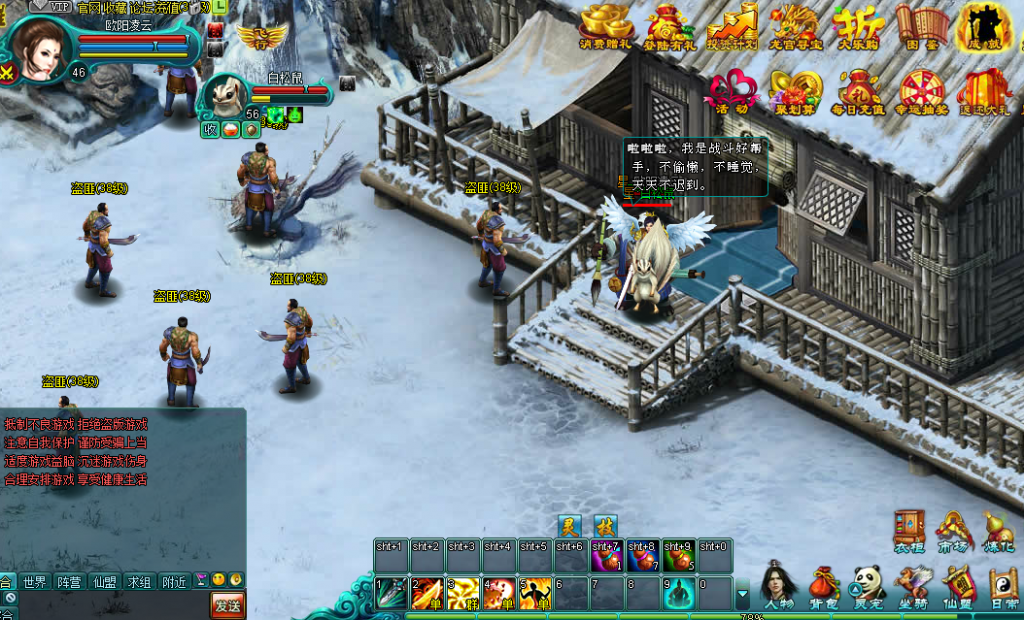Open the 消费赠礼 gold ingot reward
This screenshot has width=1024, height=620.
coord(606,24)
